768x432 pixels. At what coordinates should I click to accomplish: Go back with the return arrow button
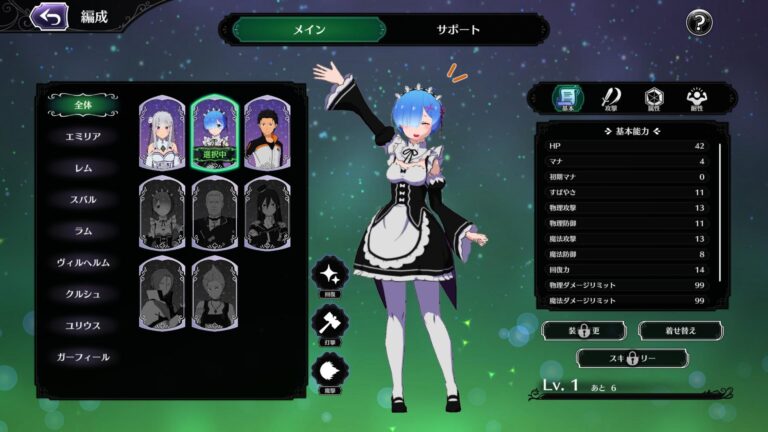pyautogui.click(x=48, y=16)
